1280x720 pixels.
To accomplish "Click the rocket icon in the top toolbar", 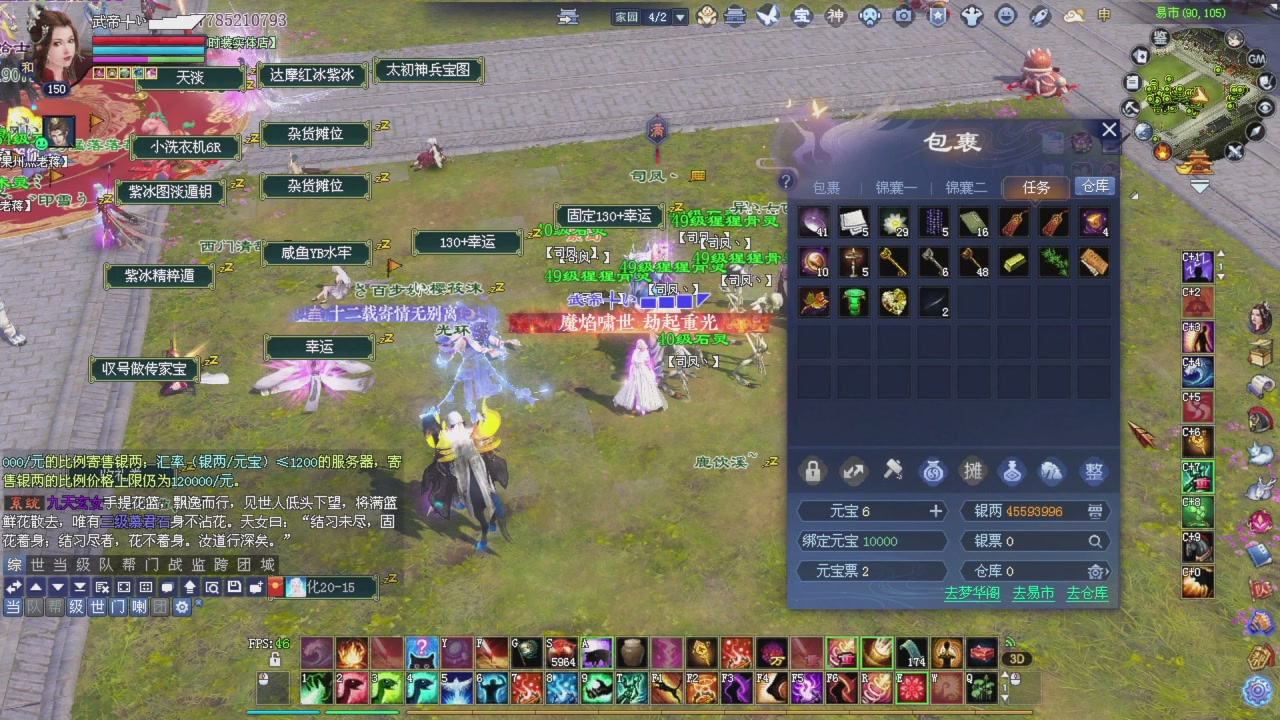I will [1040, 16].
